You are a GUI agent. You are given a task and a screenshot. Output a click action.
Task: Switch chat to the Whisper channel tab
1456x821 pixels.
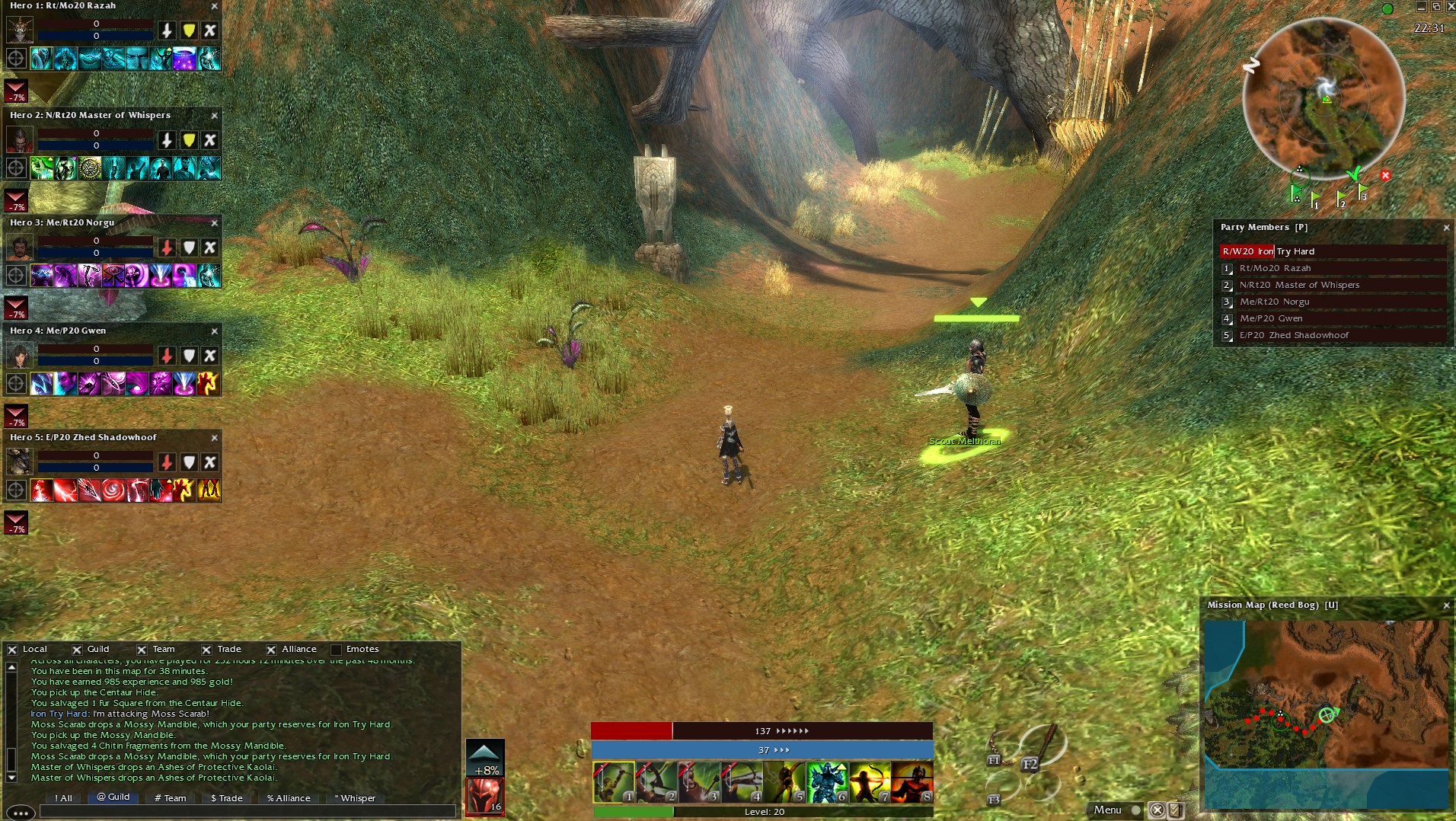(x=356, y=798)
